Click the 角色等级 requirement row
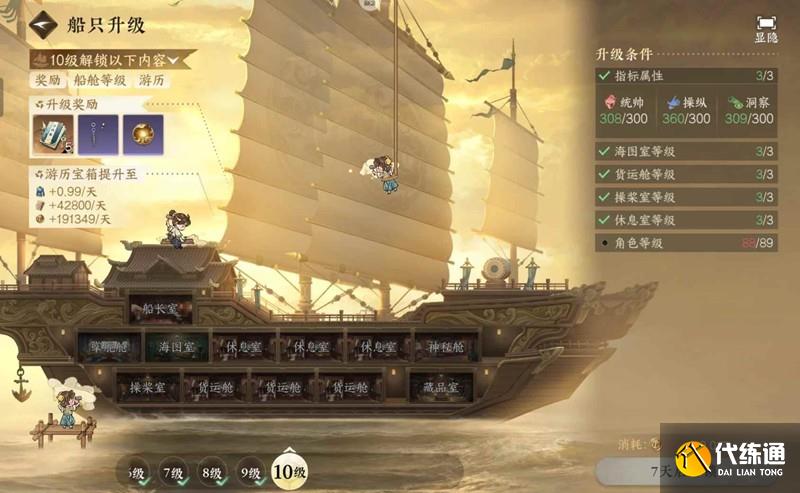Viewport: 800px width, 493px height. 685,242
